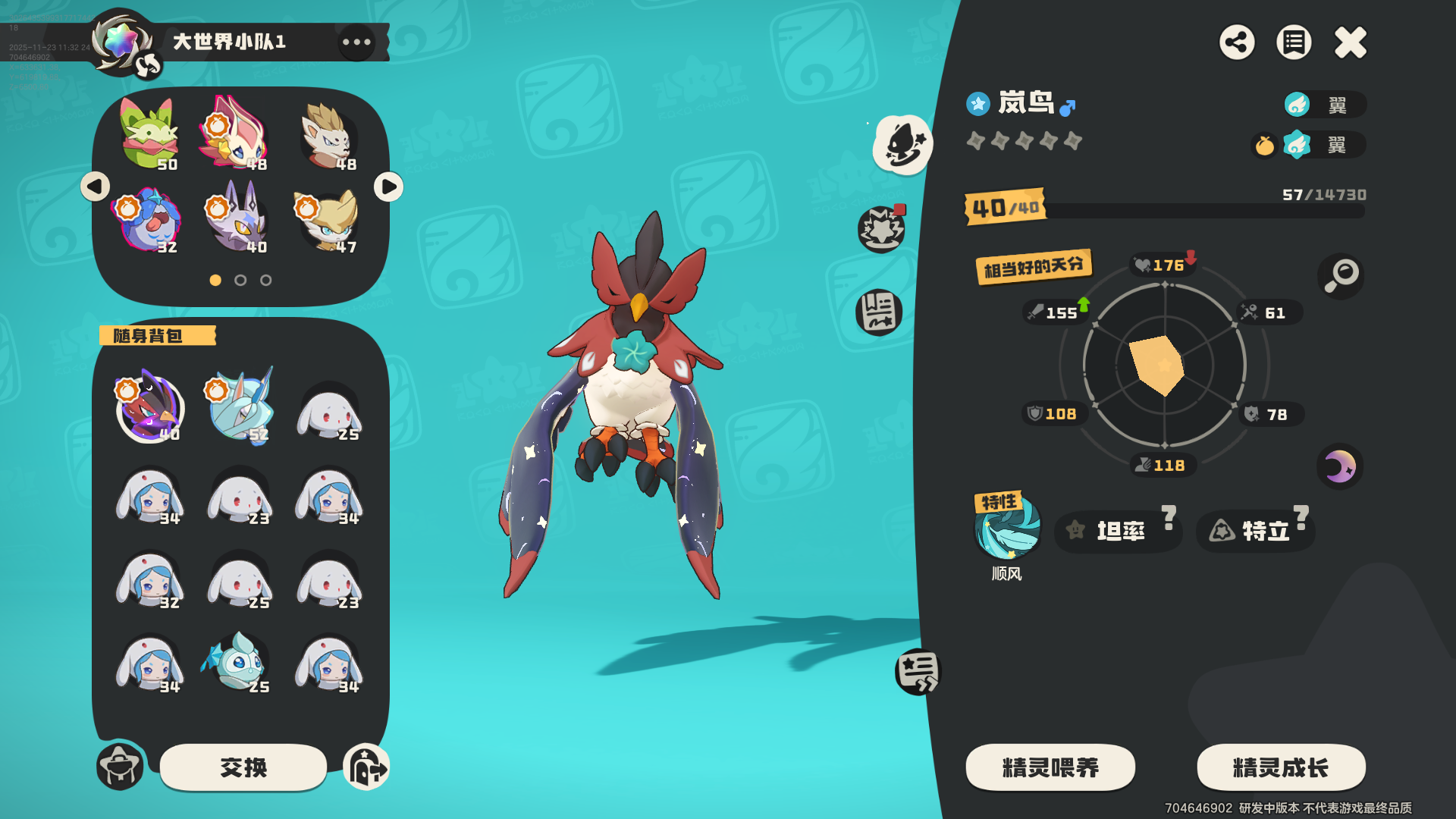Switch to second team page dot
1456x819 pixels.
pyautogui.click(x=240, y=281)
